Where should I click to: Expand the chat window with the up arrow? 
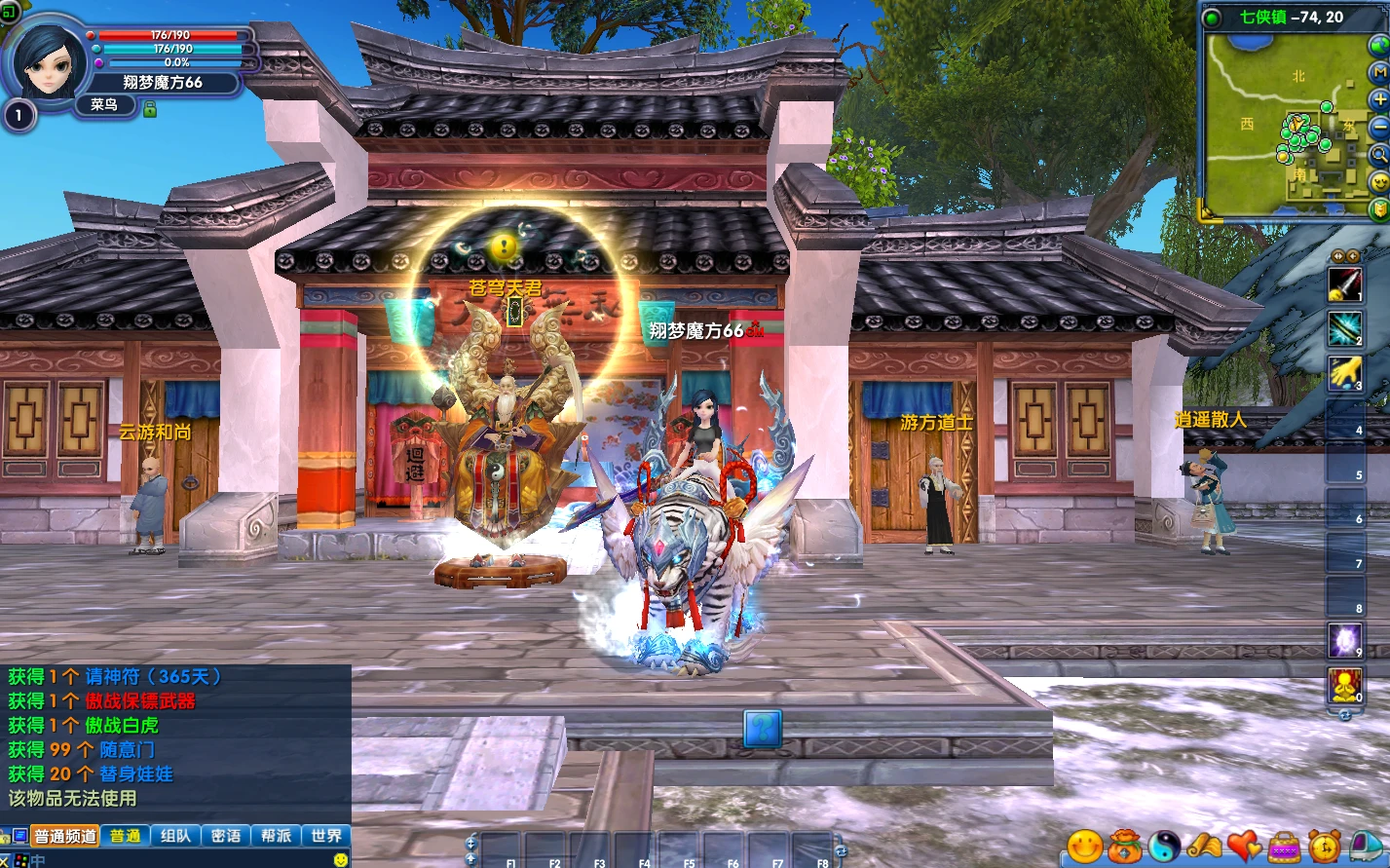470,859
